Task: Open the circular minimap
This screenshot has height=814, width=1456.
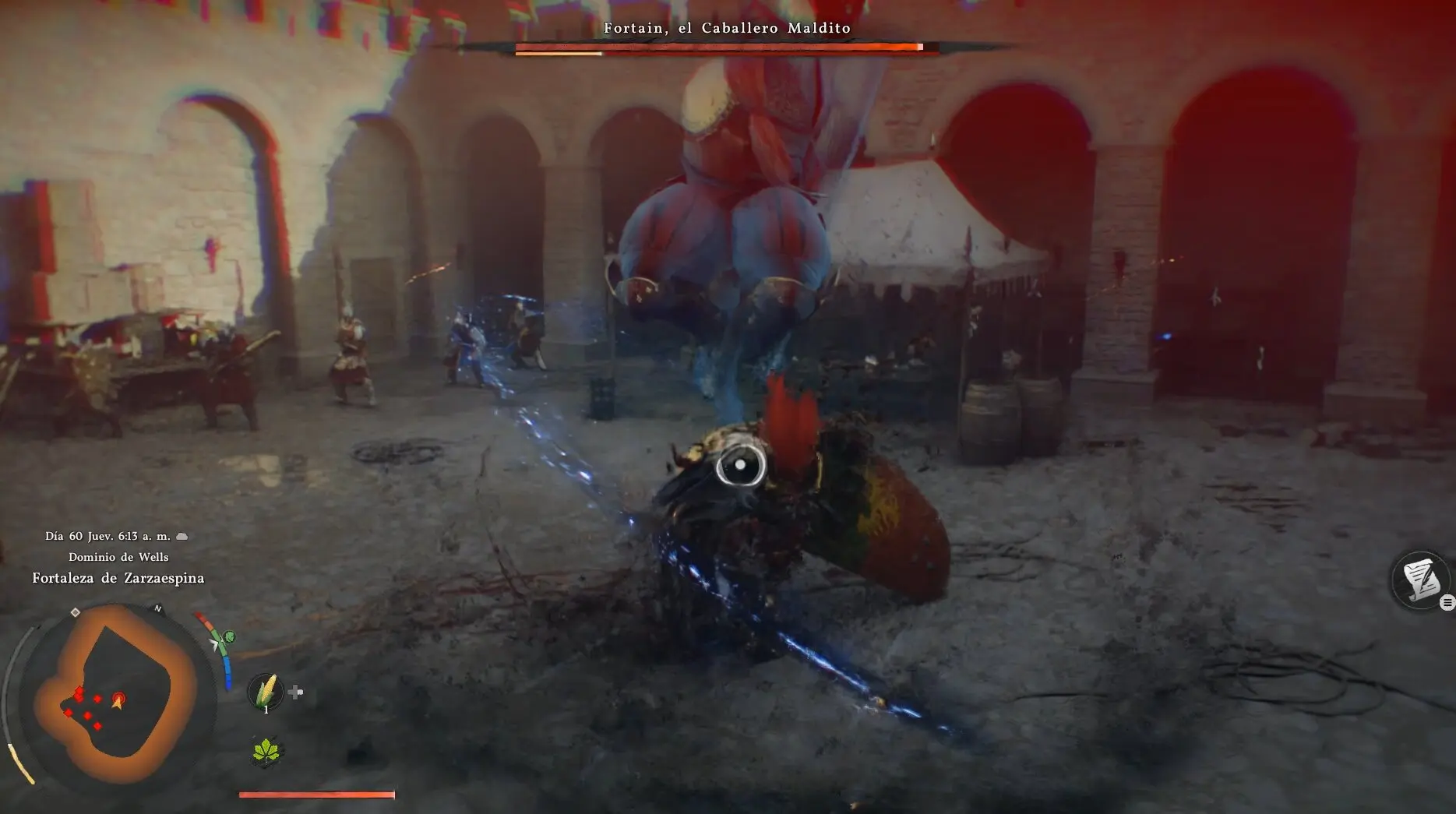Action: pyautogui.click(x=117, y=693)
